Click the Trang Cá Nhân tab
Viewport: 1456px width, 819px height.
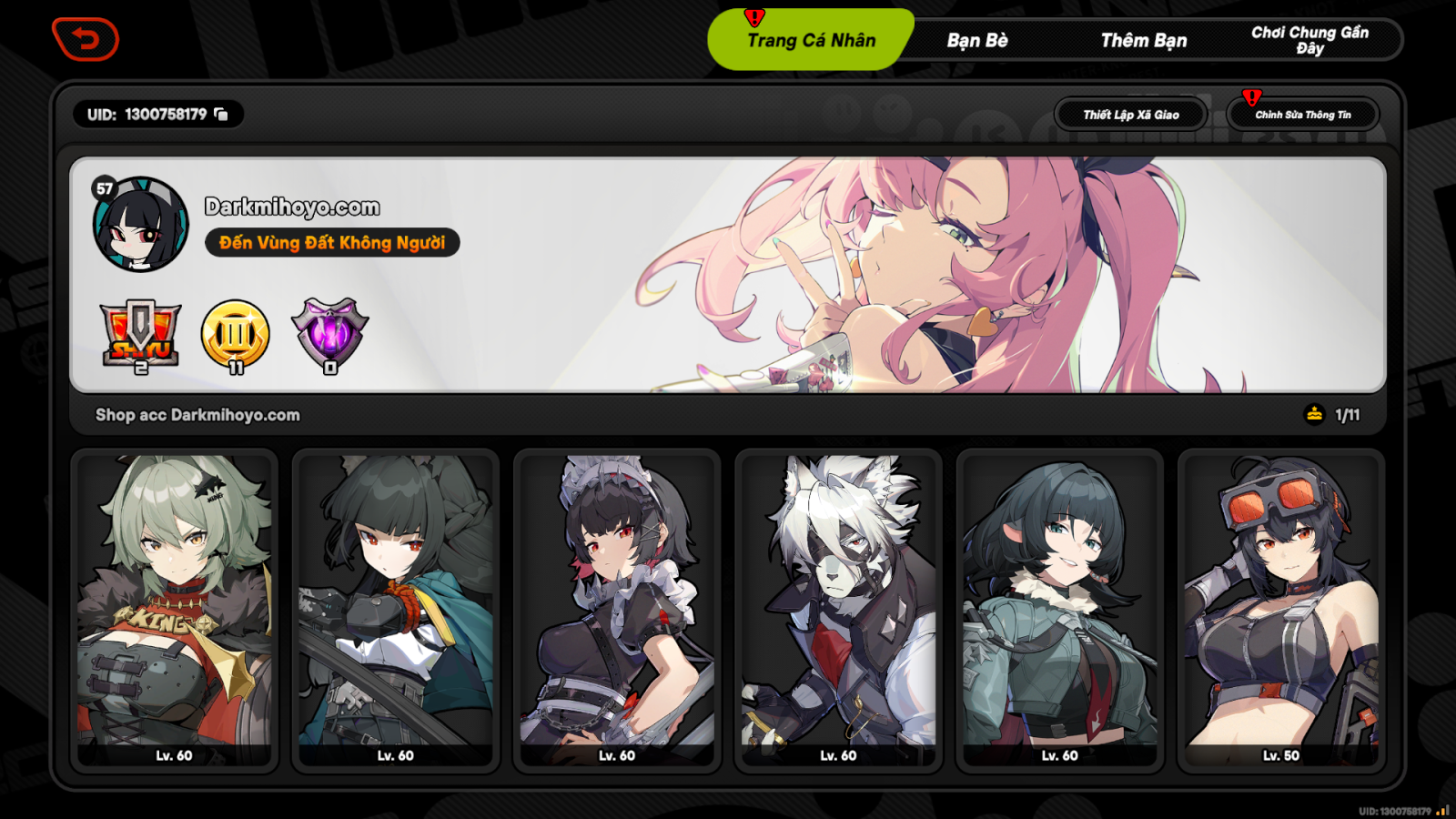[x=810, y=40]
